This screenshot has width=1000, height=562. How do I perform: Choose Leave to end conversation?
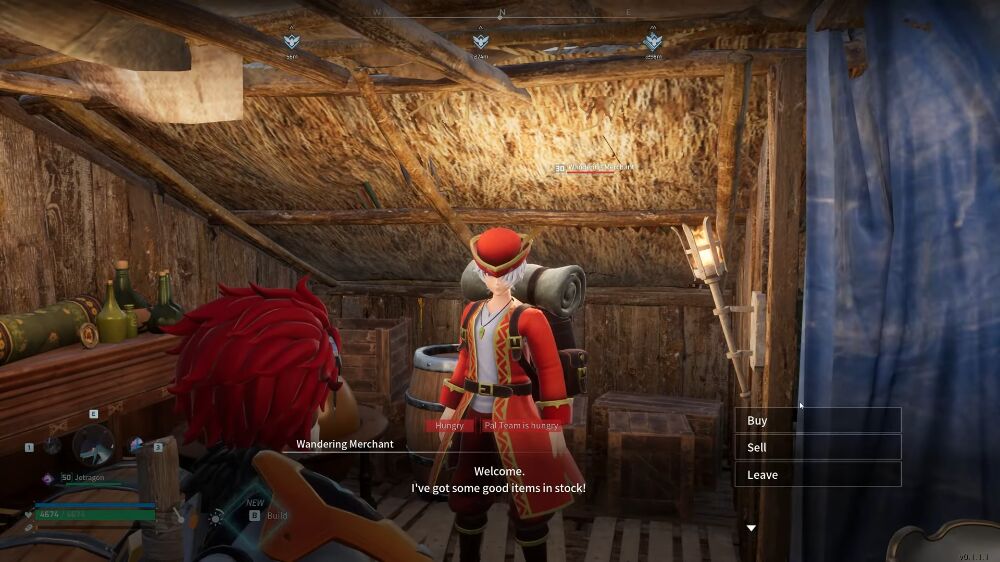817,475
